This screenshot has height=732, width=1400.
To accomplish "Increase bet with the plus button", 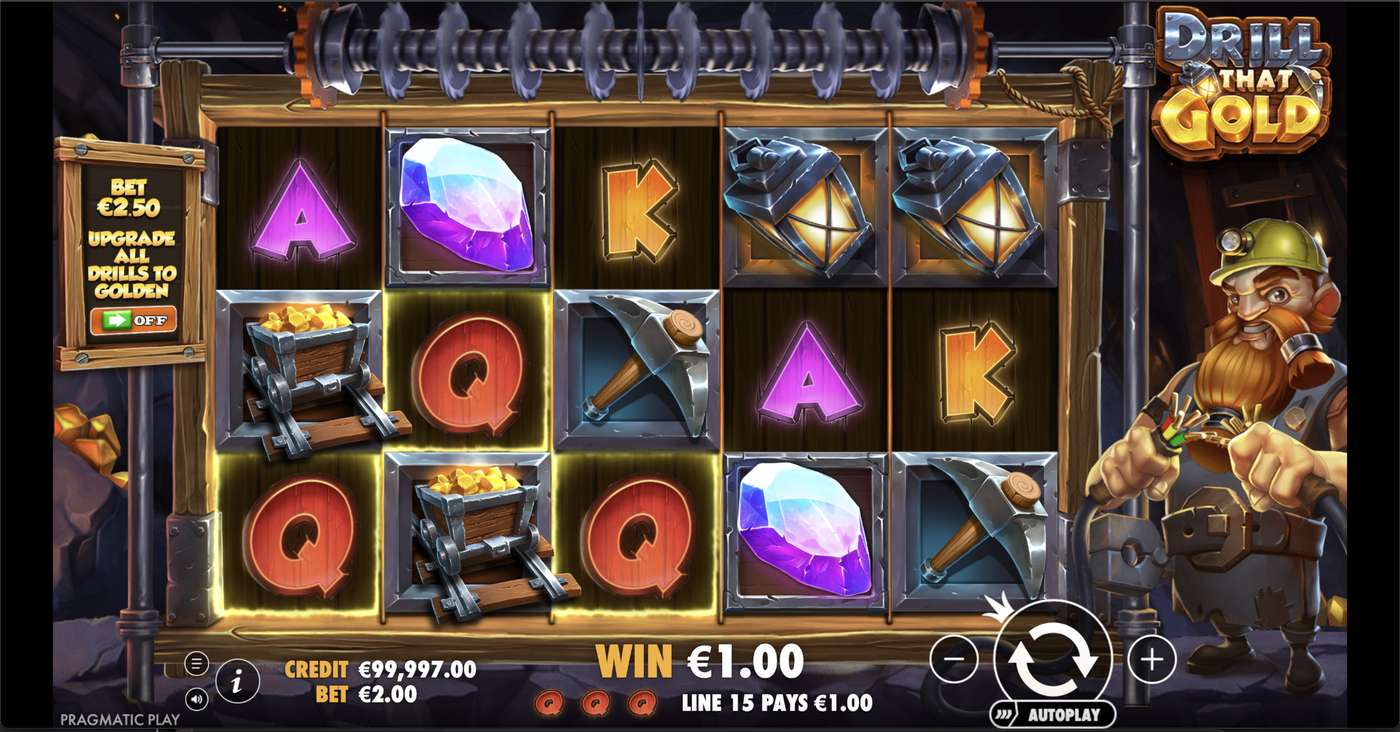I will [x=1151, y=657].
